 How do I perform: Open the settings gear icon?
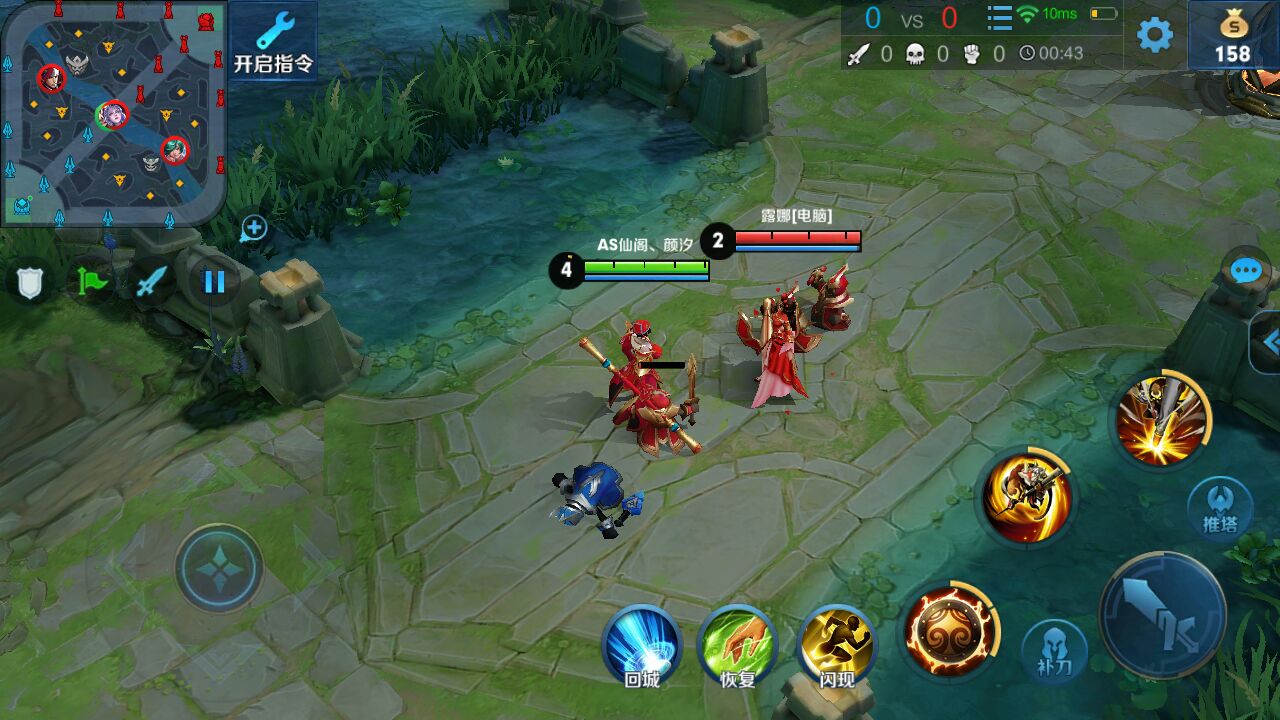click(x=1155, y=35)
